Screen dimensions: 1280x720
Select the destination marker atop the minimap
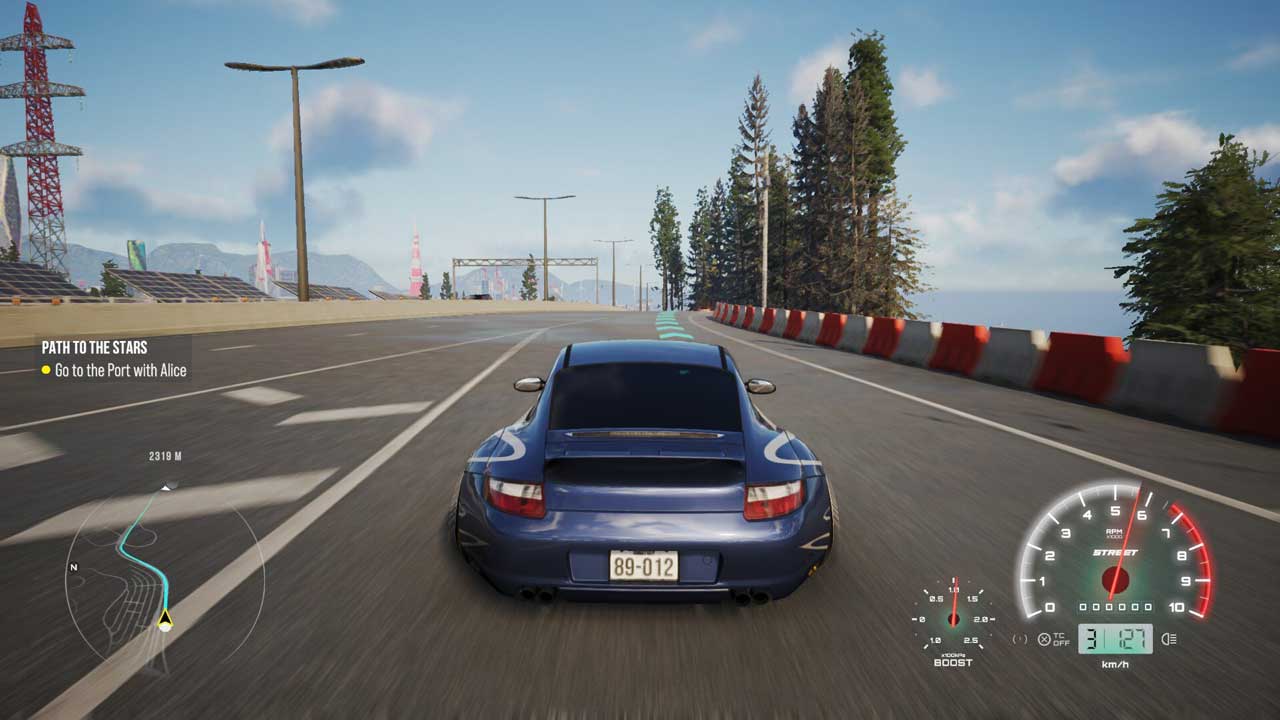[170, 484]
